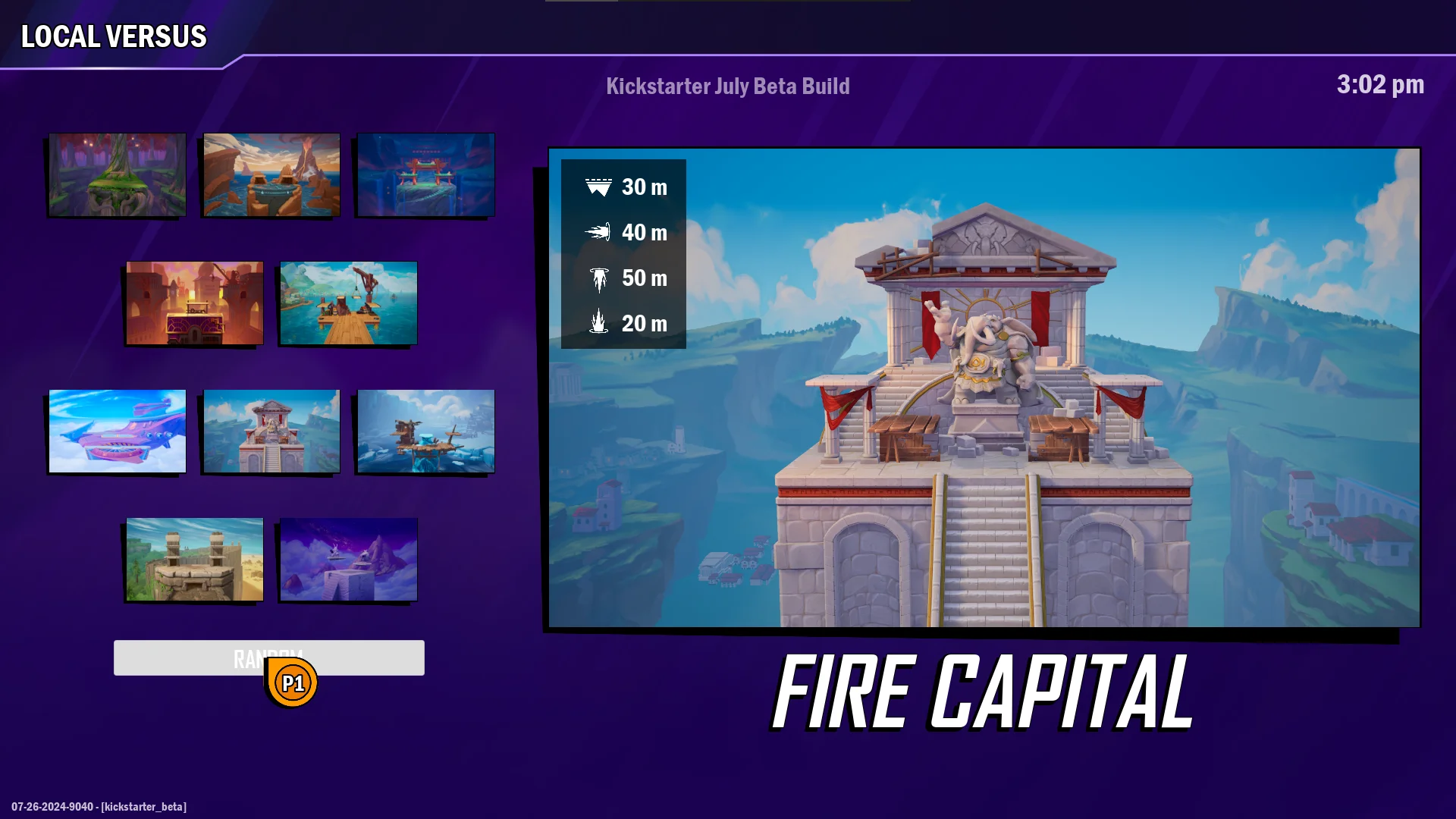
Task: Pick the volcanic island stage thumbnail
Action: click(271, 174)
